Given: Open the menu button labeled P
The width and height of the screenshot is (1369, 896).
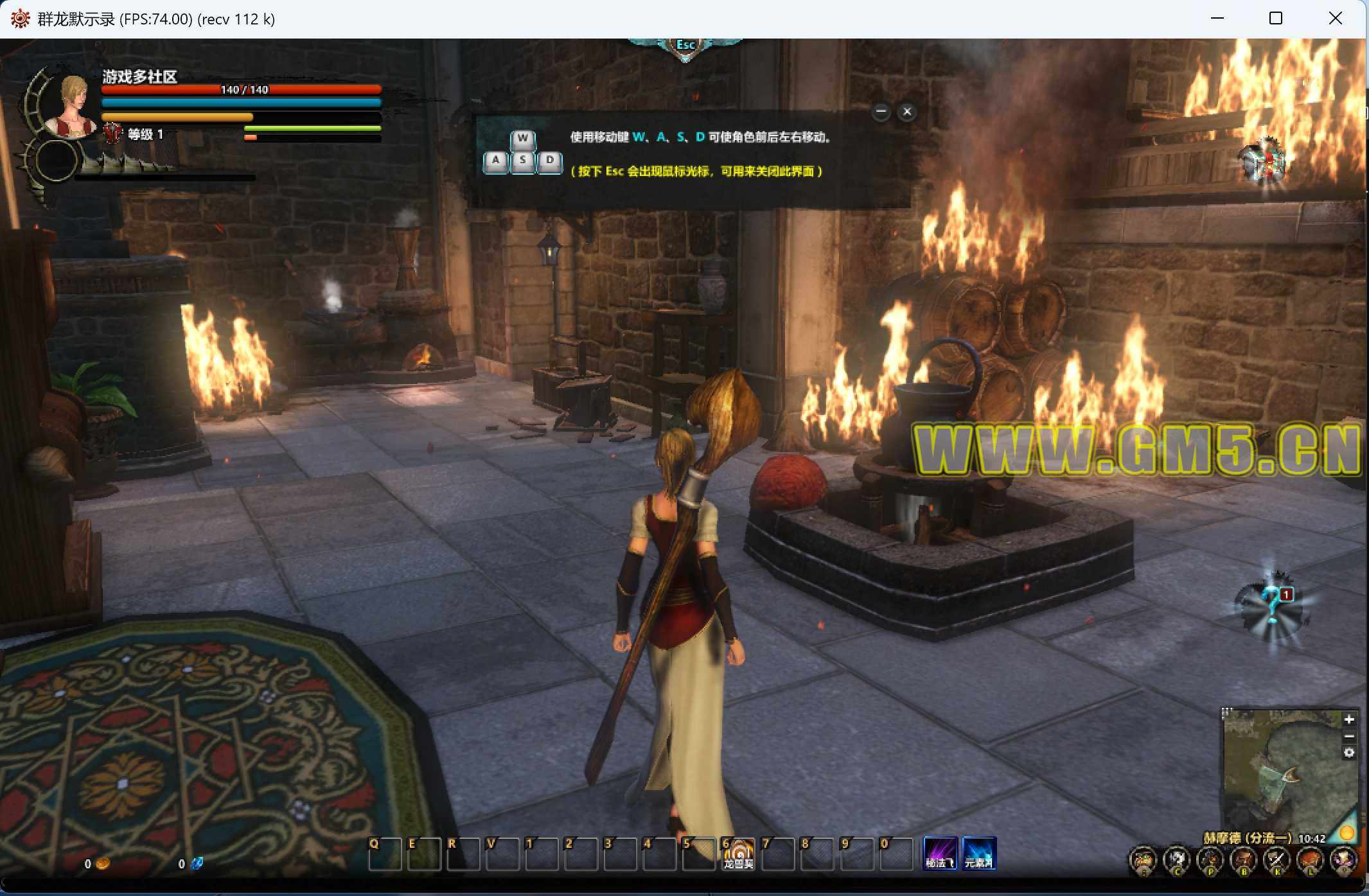Looking at the screenshot, I should (x=1210, y=859).
